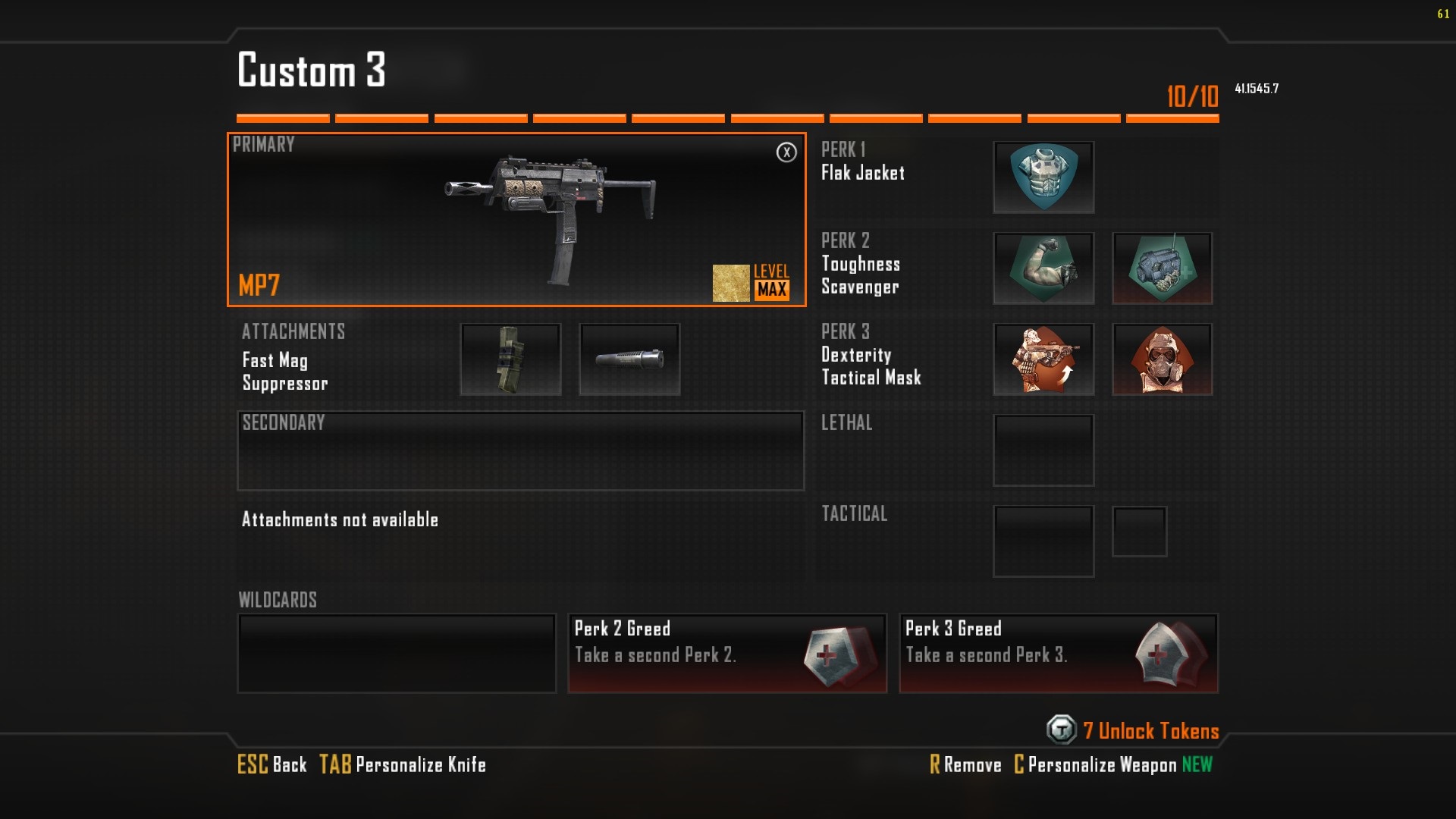1456x819 pixels.
Task: Select the MP7 primary weapon slot
Action: 516,220
